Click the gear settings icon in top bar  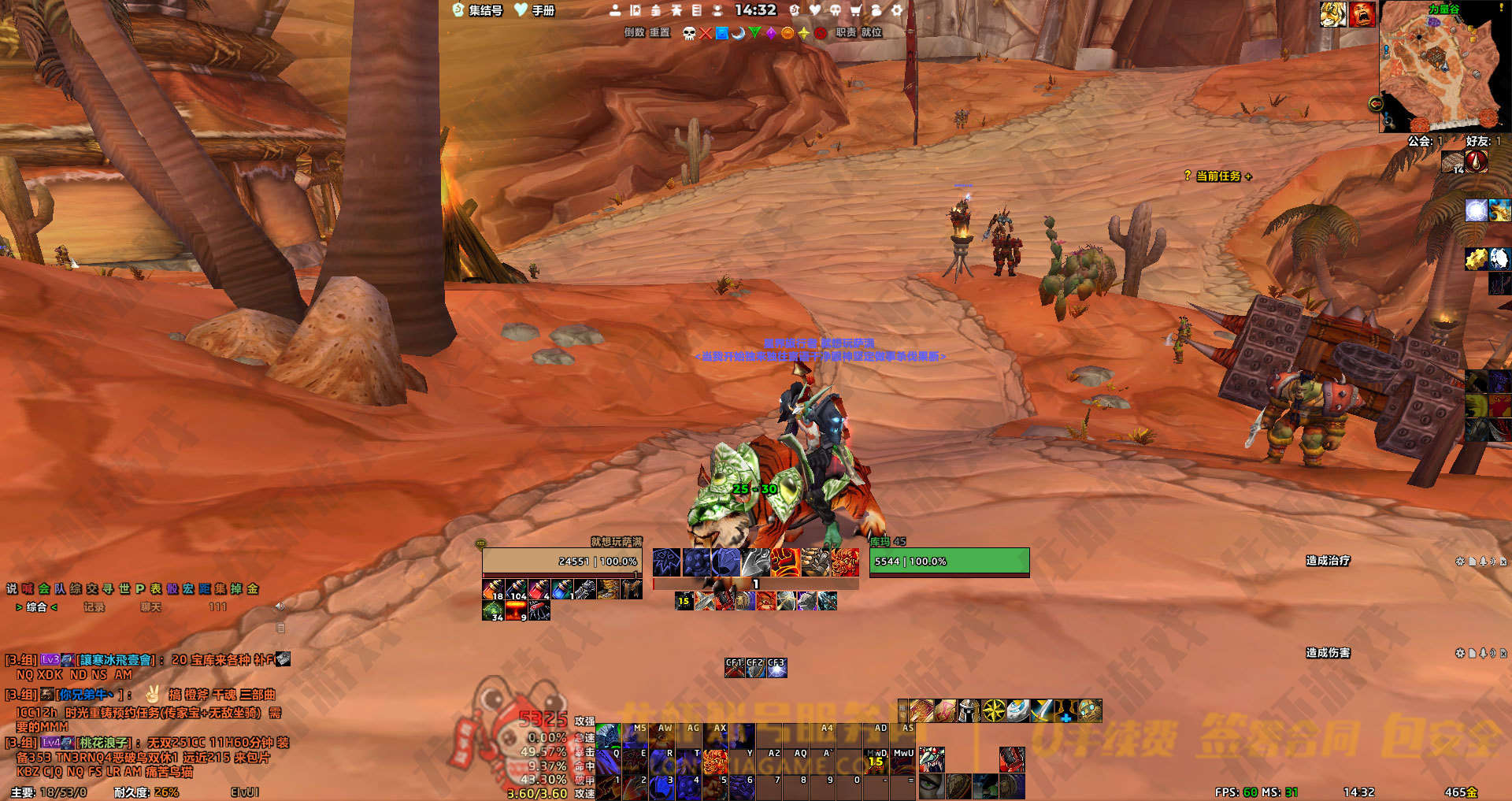click(x=897, y=10)
